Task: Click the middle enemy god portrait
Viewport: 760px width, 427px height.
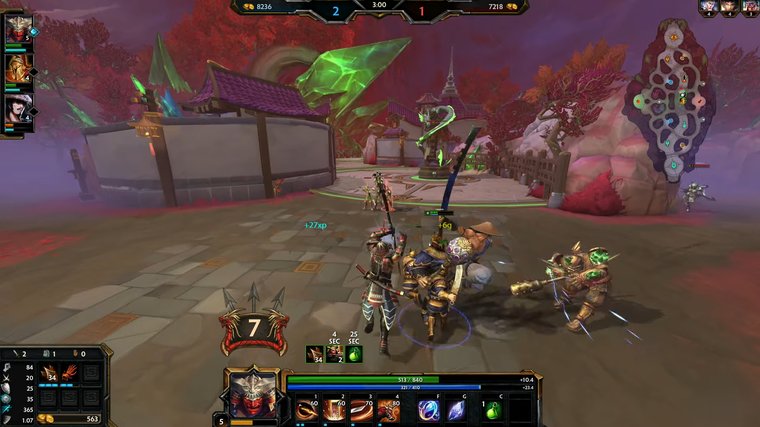Action: [728, 6]
